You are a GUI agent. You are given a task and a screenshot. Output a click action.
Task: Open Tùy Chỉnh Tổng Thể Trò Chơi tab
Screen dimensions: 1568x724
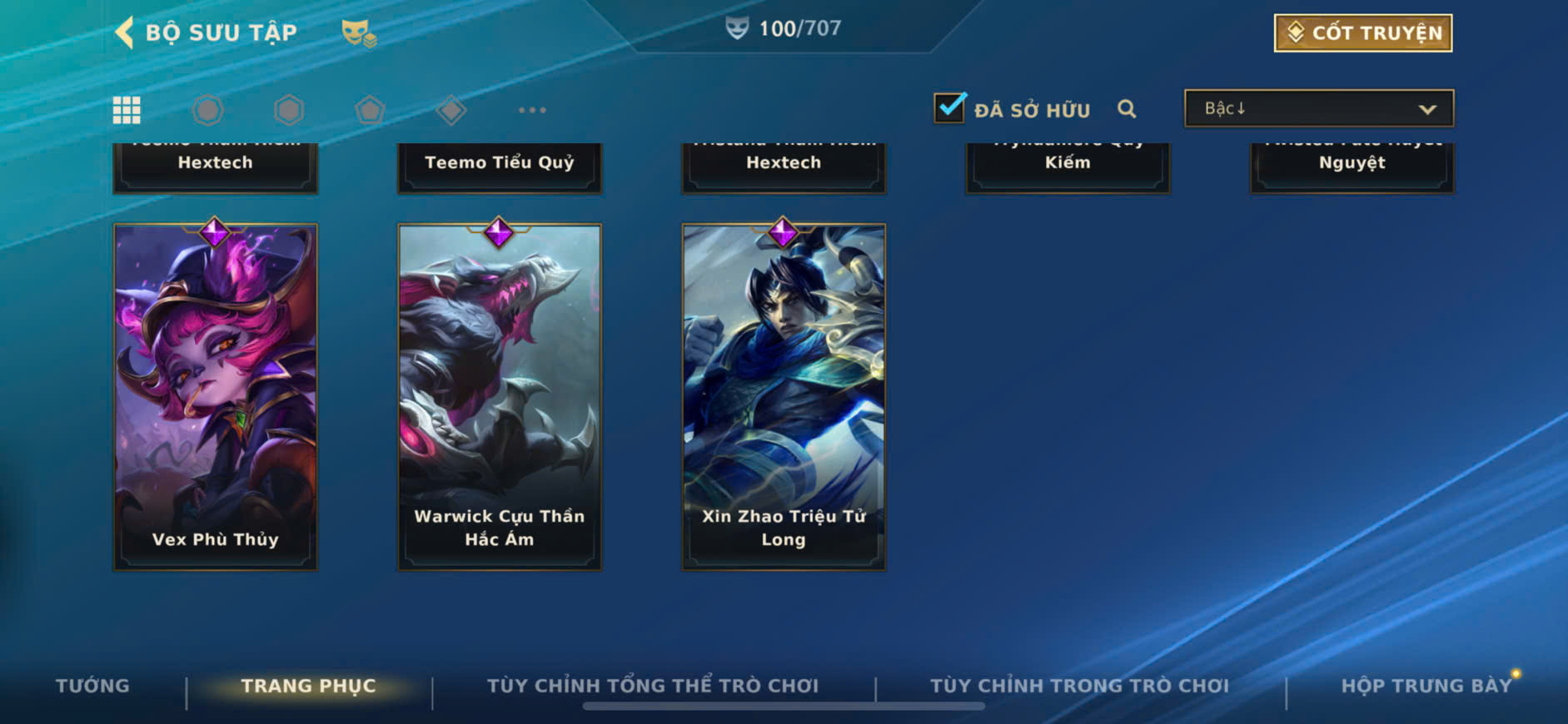tap(653, 686)
